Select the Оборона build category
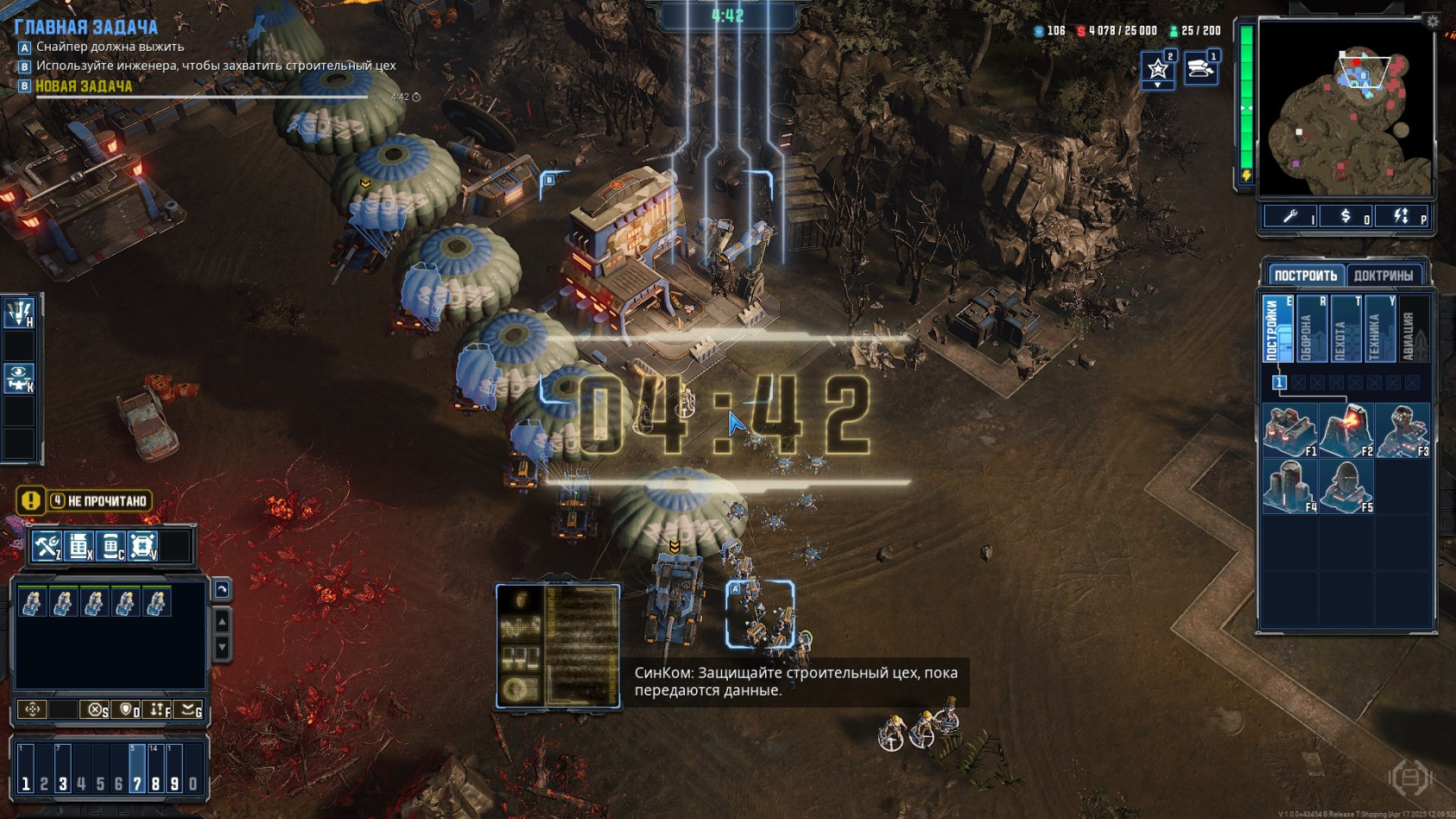 (1311, 328)
